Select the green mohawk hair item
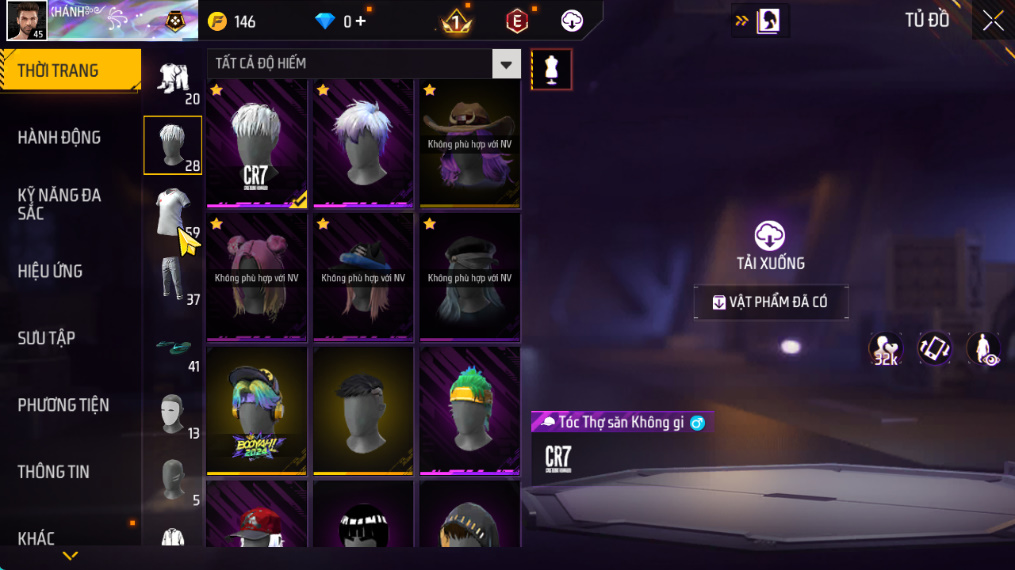 pos(469,410)
